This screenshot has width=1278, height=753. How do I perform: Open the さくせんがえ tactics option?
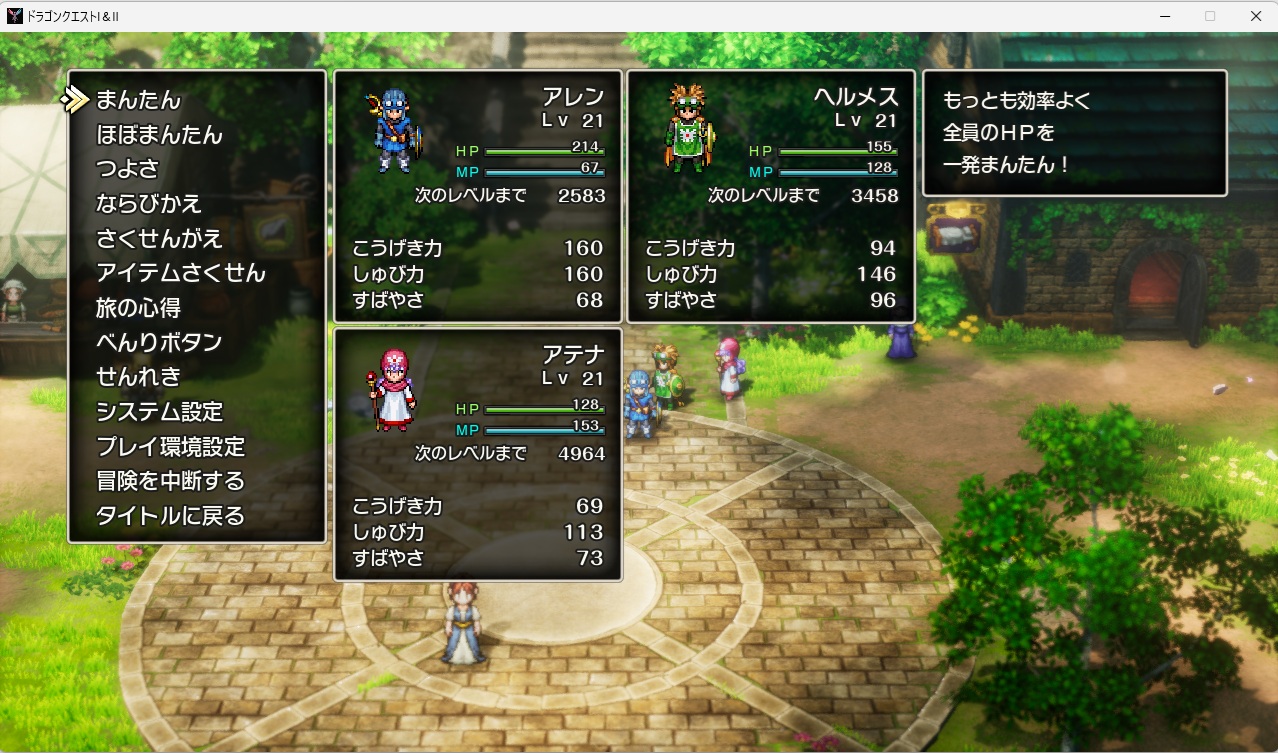tap(159, 239)
